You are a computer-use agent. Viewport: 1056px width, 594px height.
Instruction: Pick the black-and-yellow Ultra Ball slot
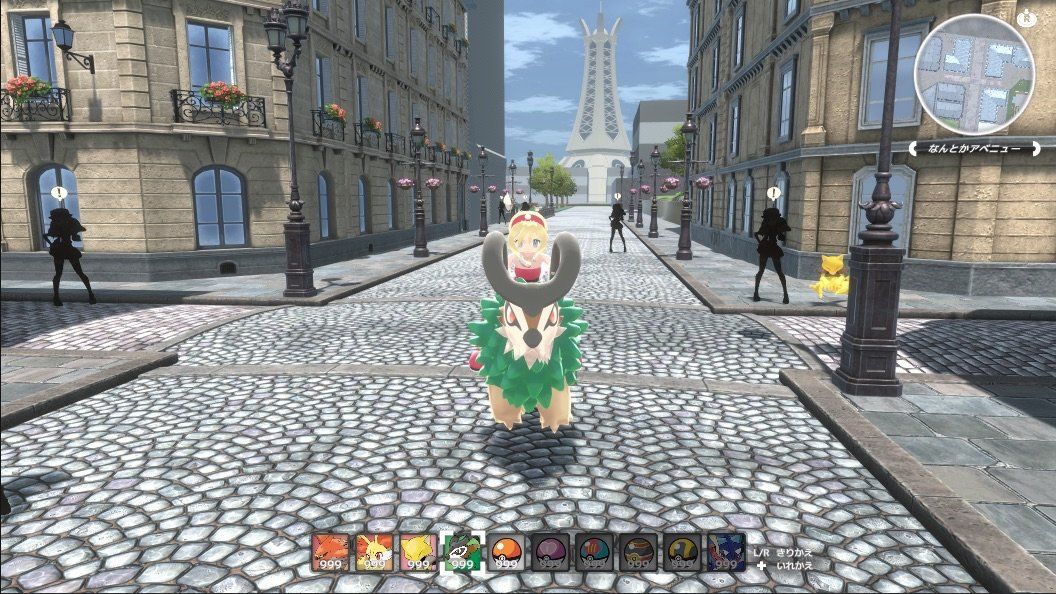[x=682, y=552]
